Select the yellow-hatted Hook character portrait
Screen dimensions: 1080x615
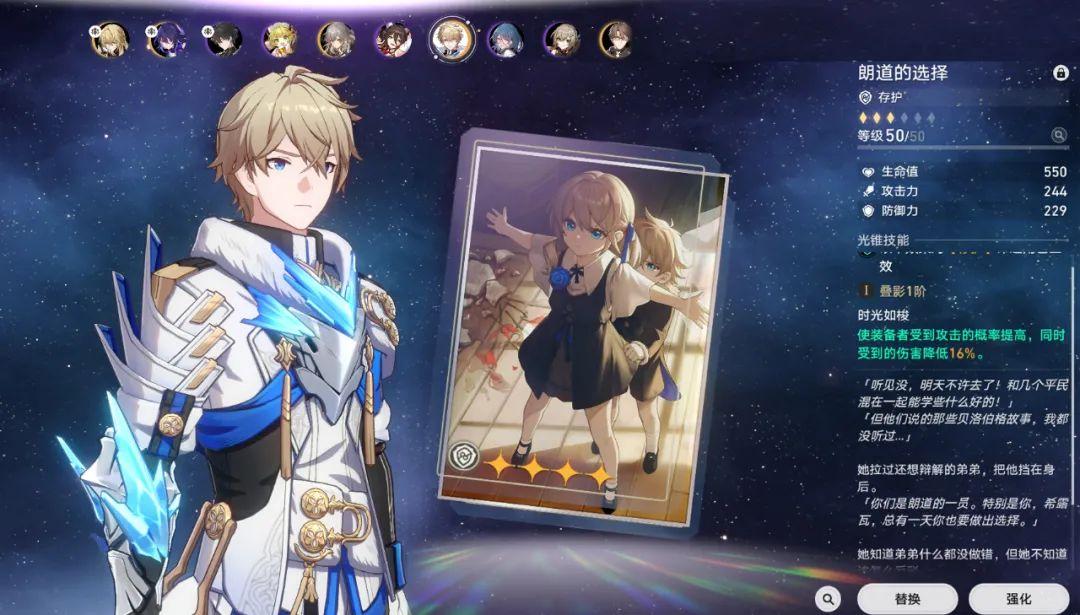(x=279, y=39)
